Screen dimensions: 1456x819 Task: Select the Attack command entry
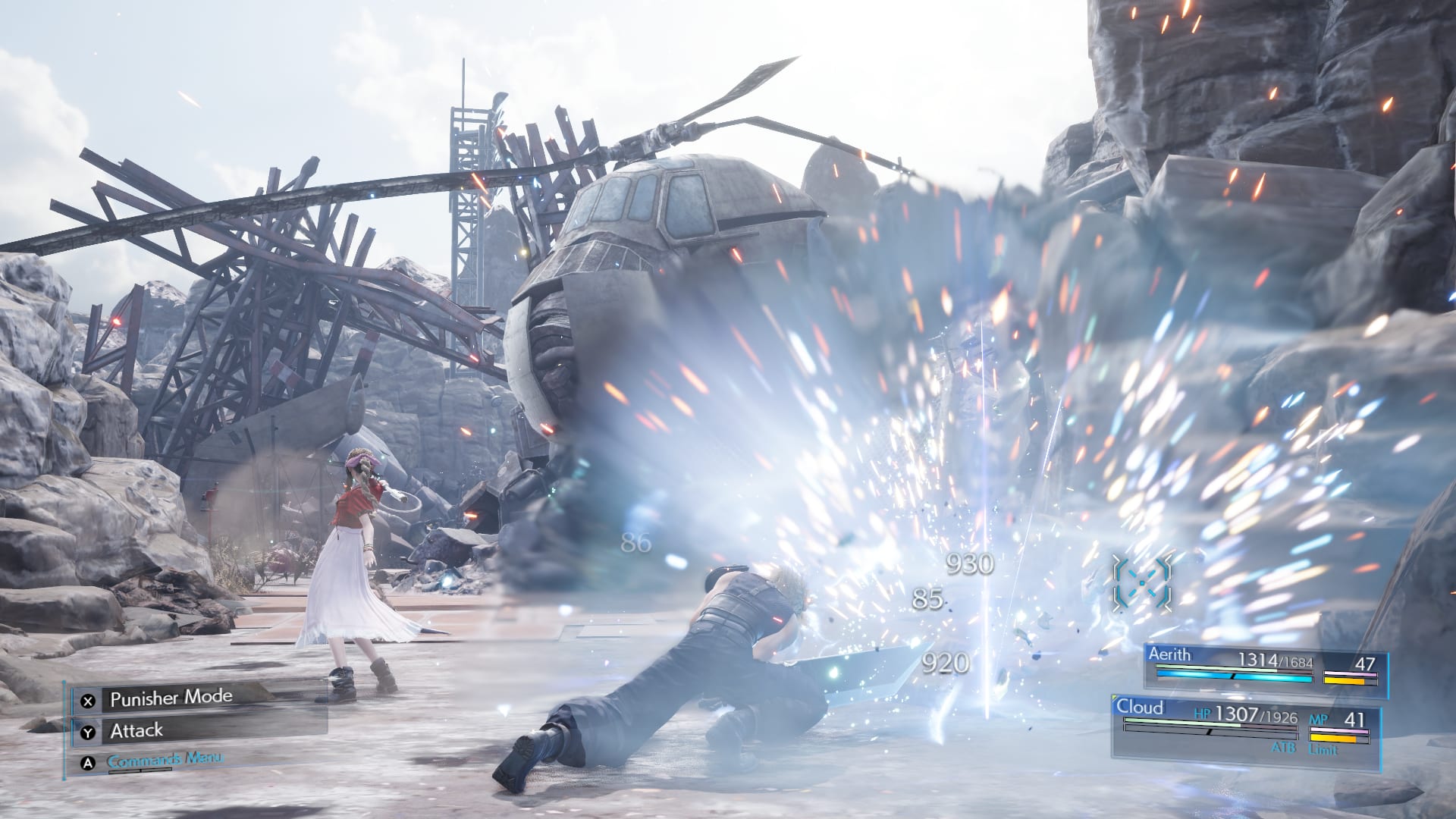(136, 730)
